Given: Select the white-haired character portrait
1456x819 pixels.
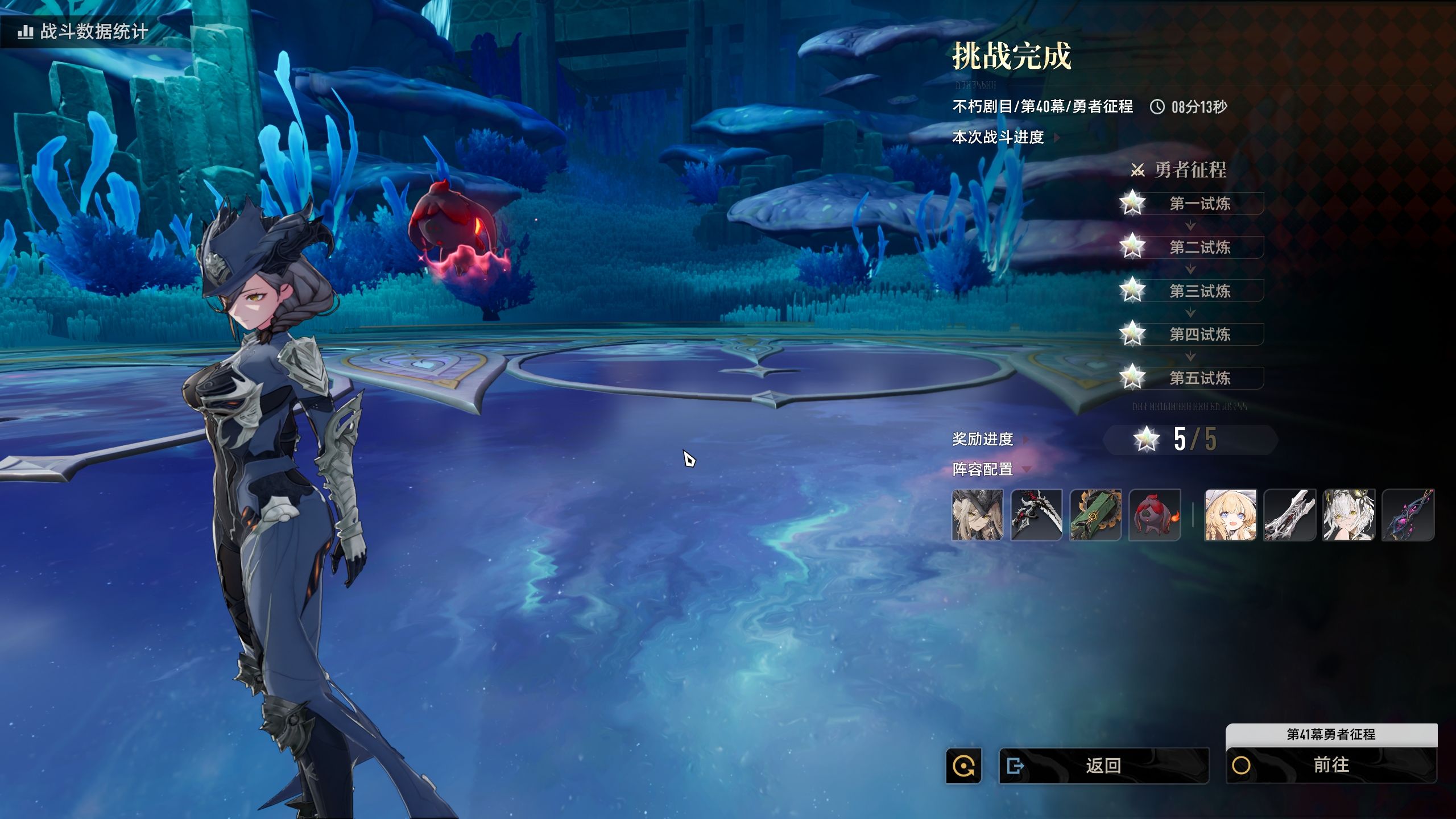Looking at the screenshot, I should 1349,515.
